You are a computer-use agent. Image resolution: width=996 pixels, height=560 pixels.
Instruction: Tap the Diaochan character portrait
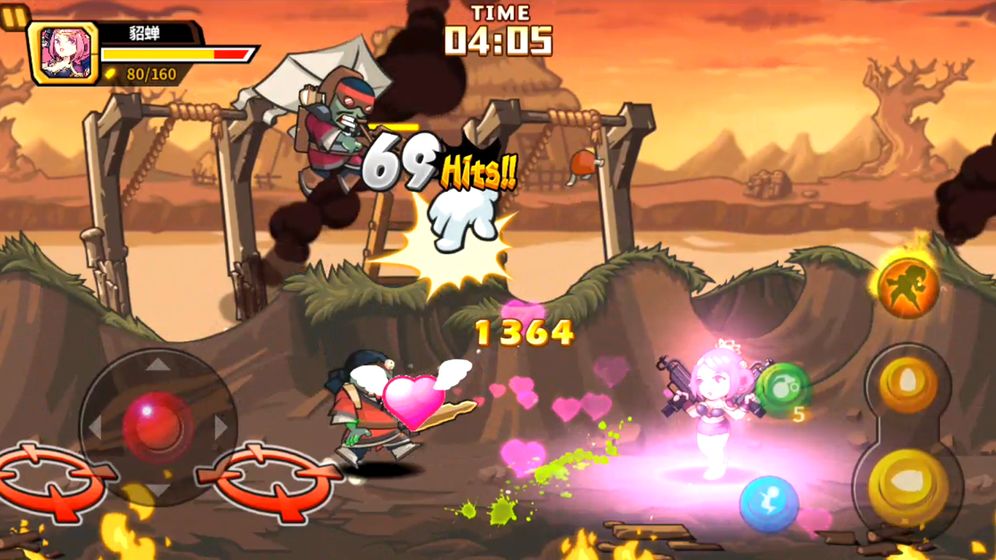click(x=67, y=53)
